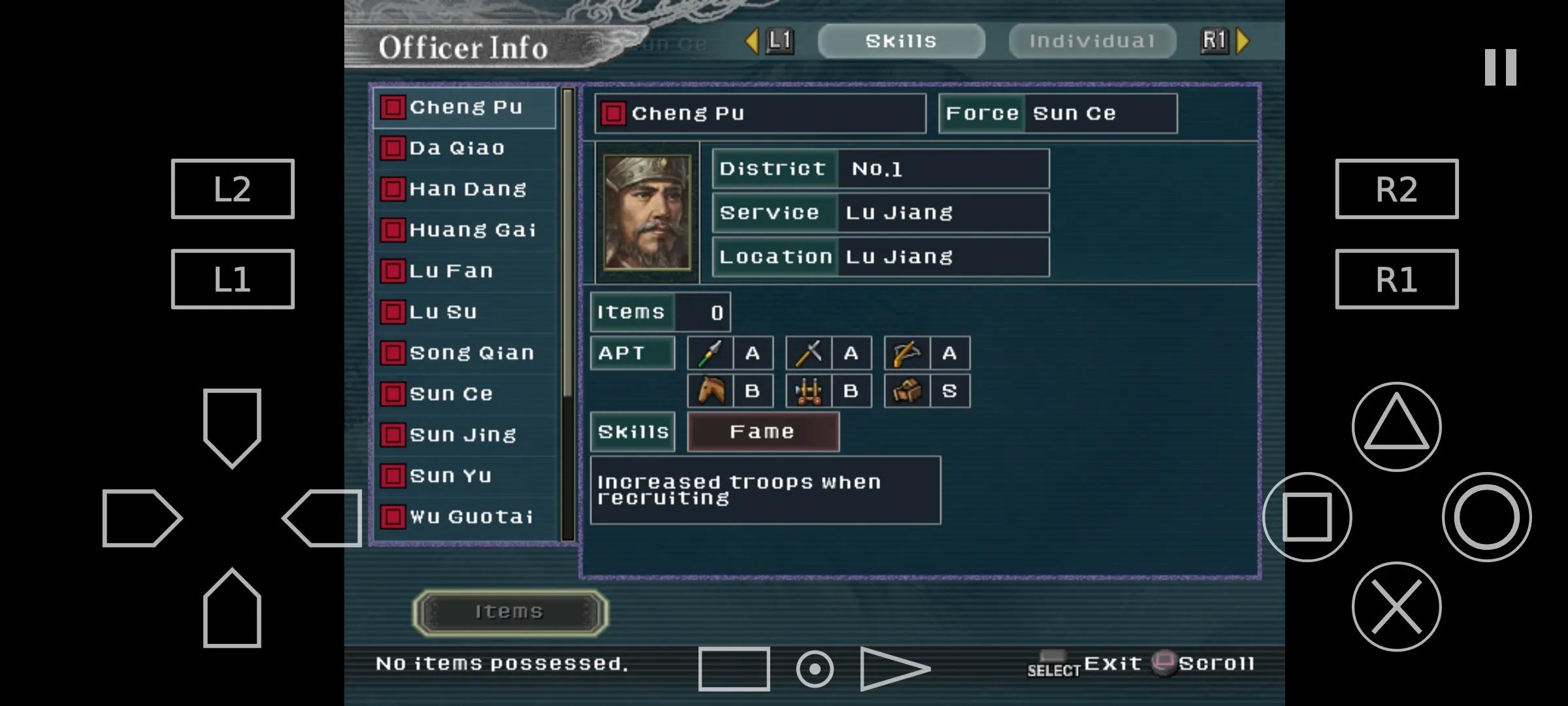Tap the on-screen R2 shoulder overlay button
Screen dimensions: 1568x706
(1396, 189)
